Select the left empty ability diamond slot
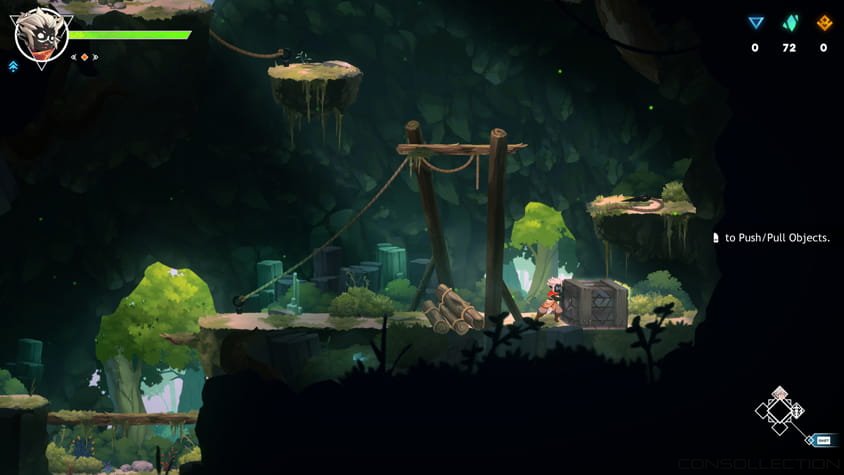This screenshot has width=844, height=475. [764, 410]
